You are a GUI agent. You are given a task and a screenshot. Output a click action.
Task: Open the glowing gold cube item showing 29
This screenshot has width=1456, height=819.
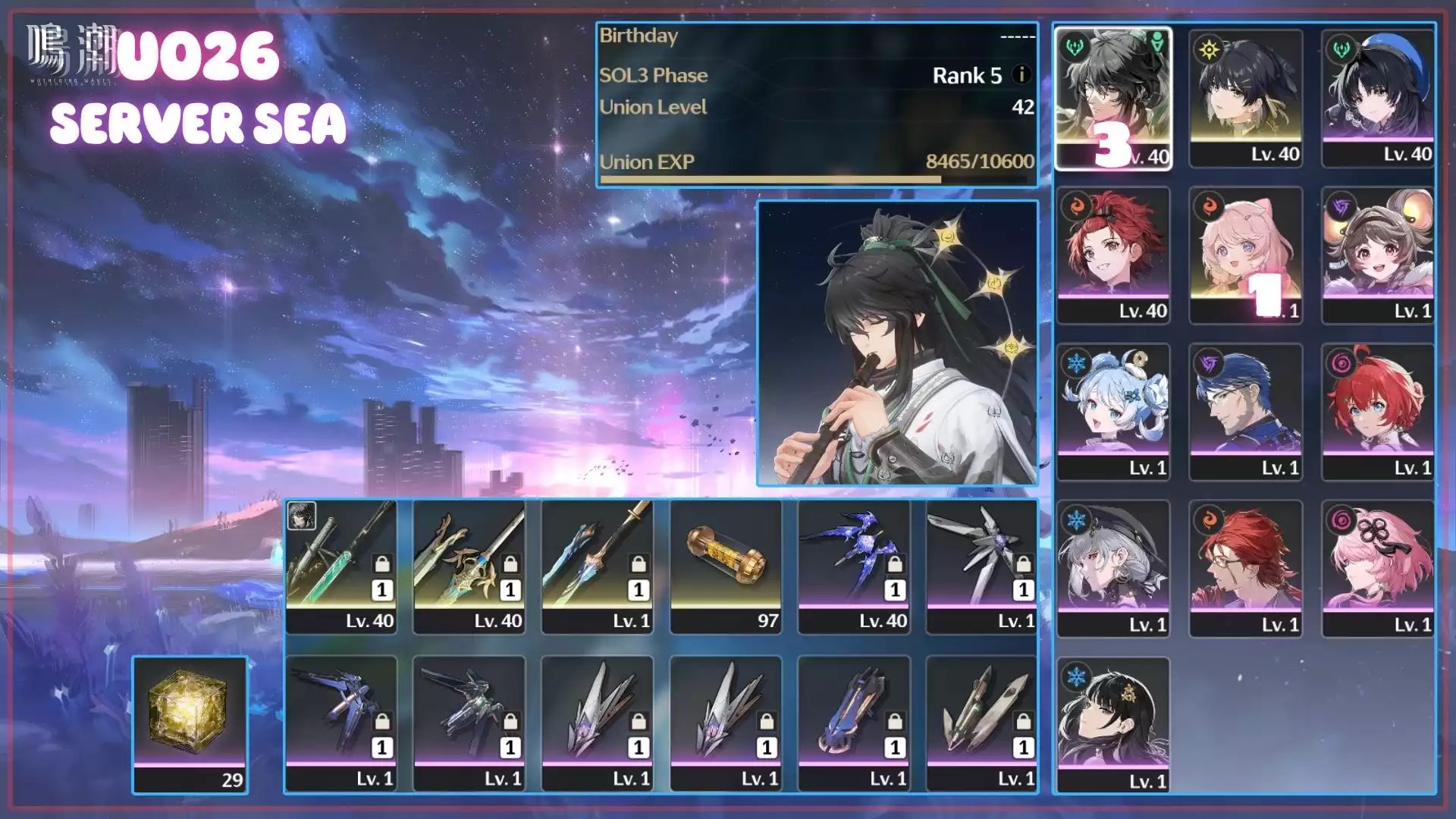point(190,724)
